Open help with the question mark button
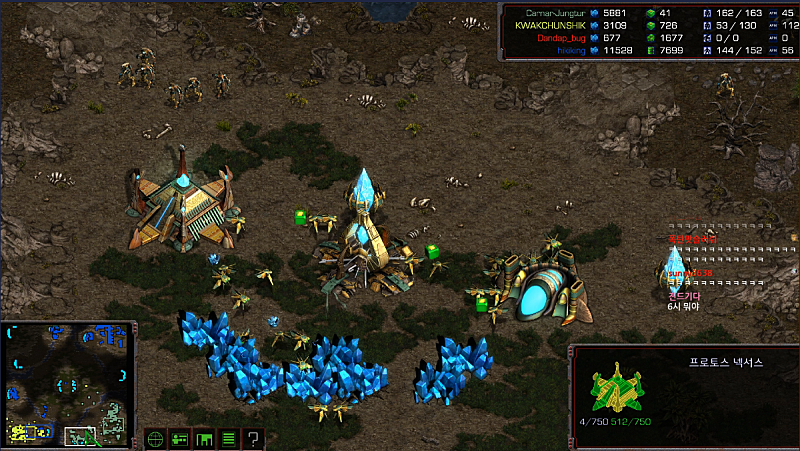Image resolution: width=800 pixels, height=451 pixels. 253,438
